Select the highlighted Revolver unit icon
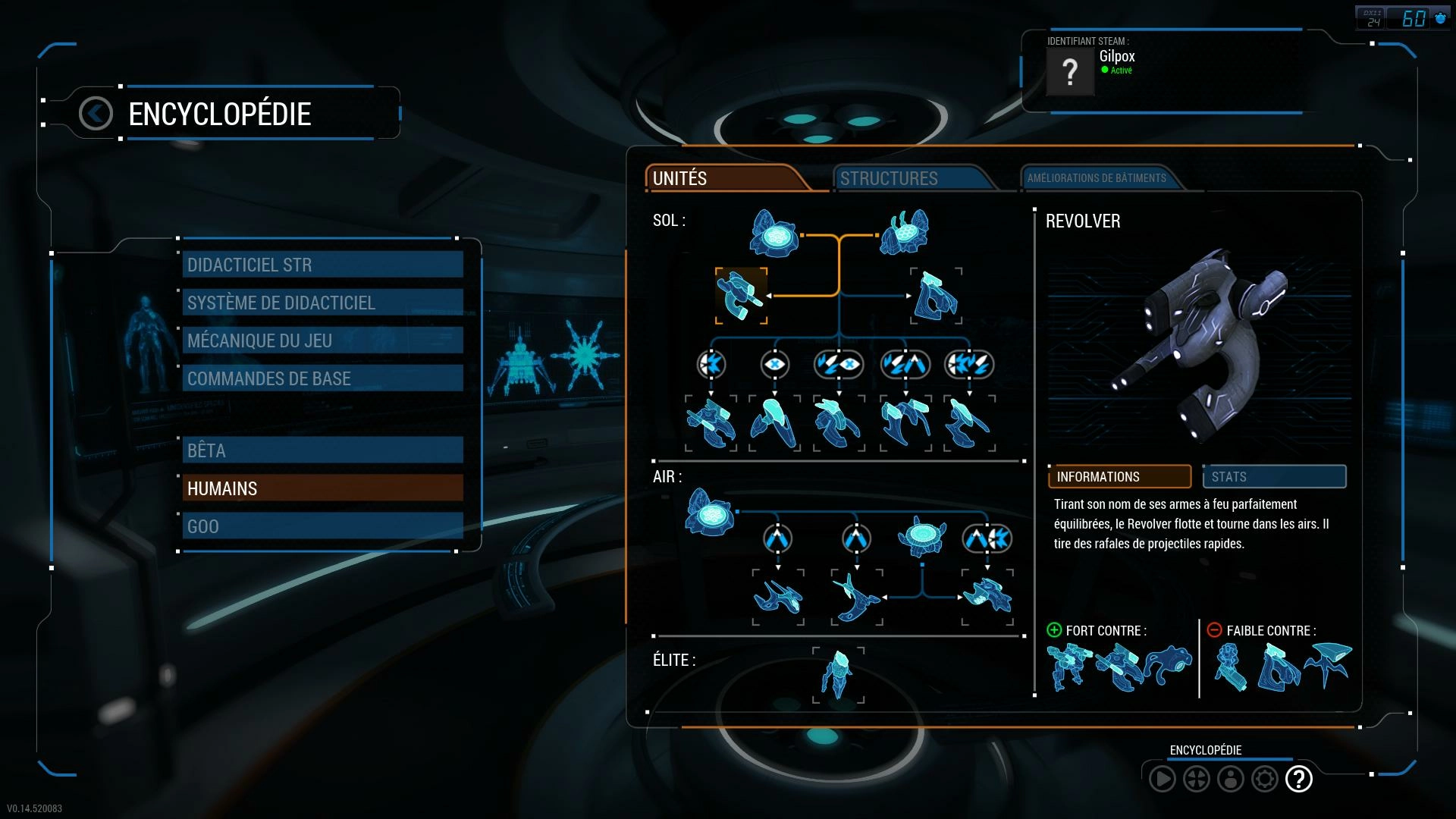Screen dimensions: 1456x819 click(741, 296)
